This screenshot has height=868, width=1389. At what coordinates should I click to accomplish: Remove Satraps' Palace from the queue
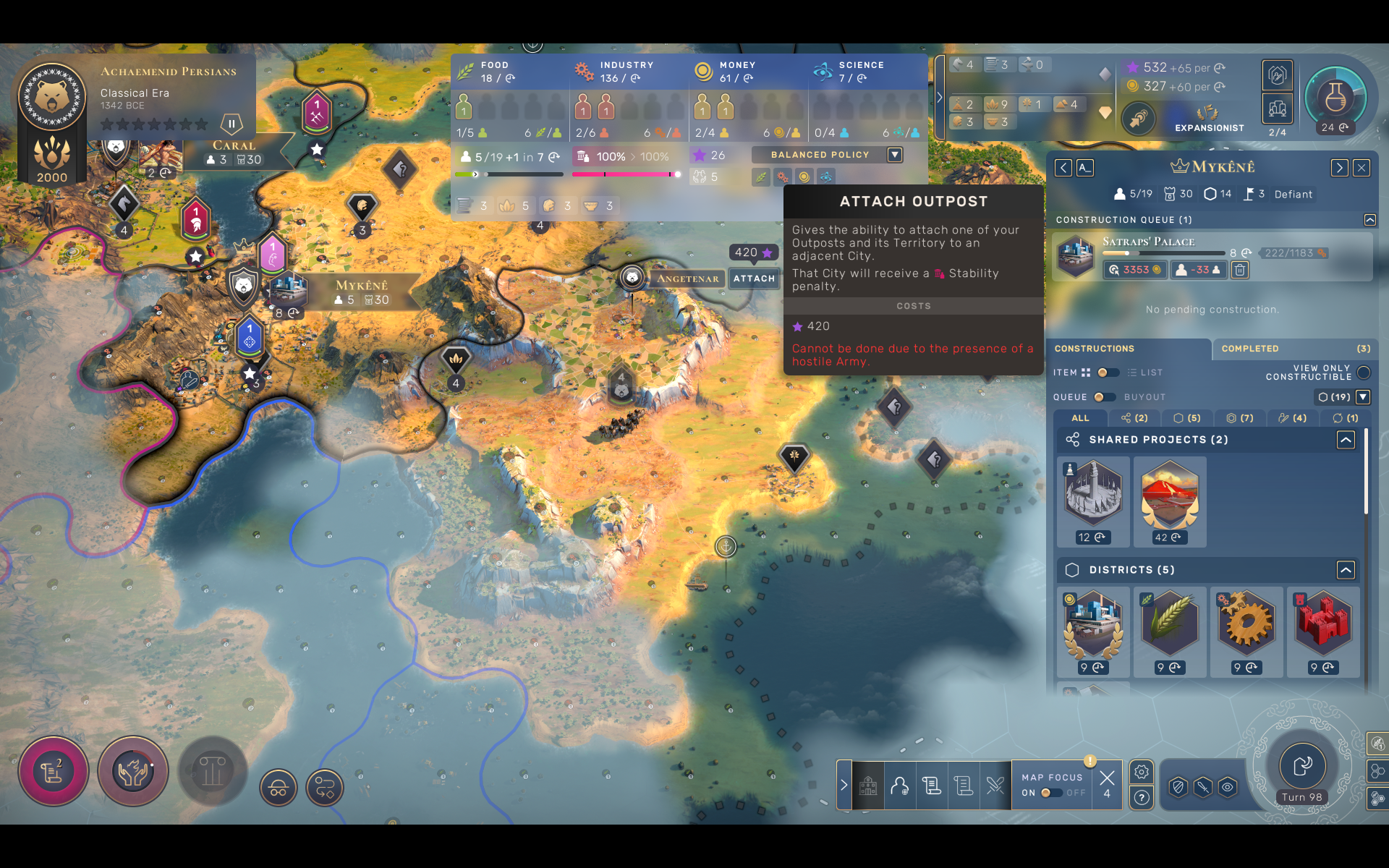[x=1240, y=270]
